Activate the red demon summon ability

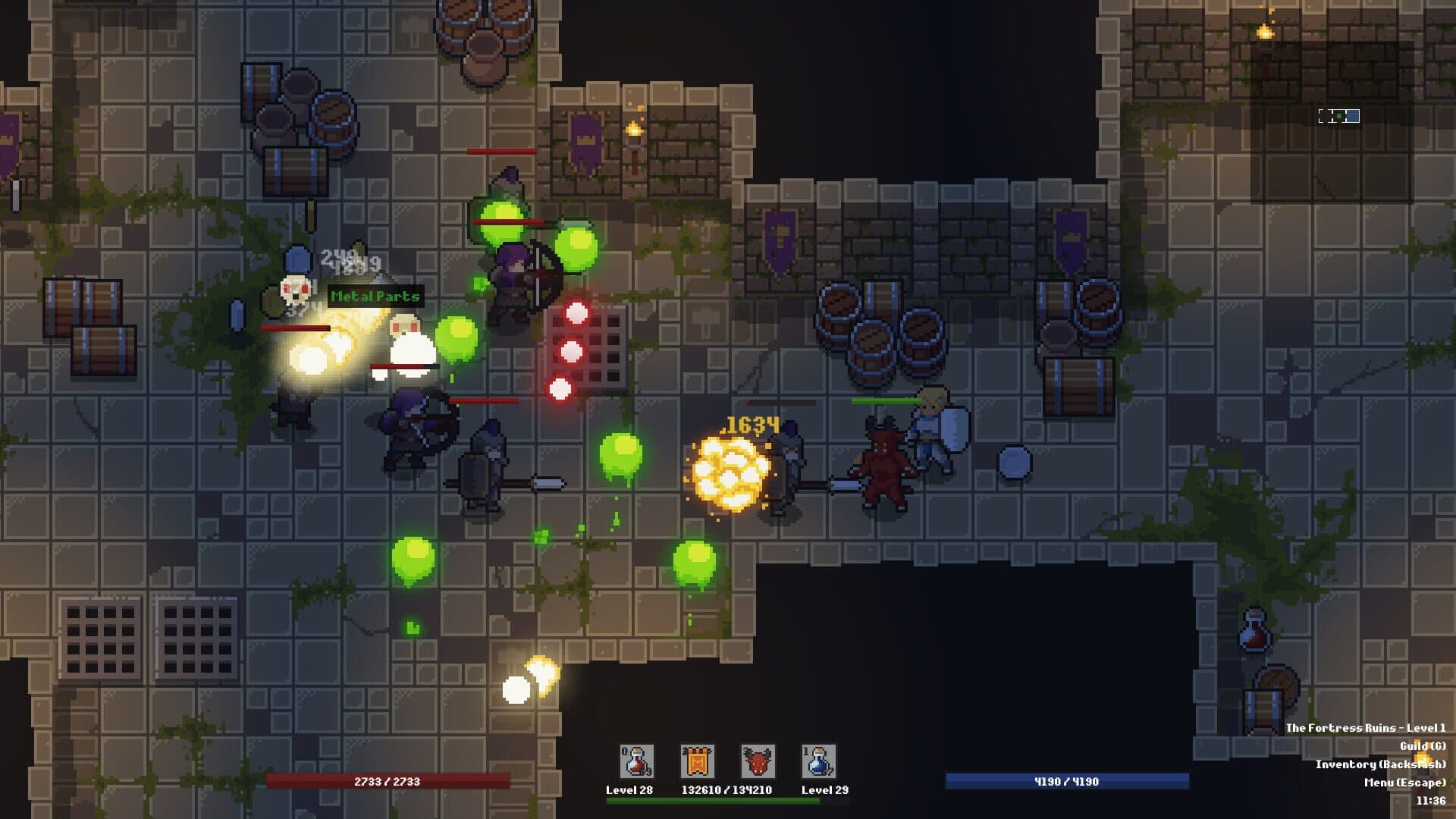pos(758,761)
